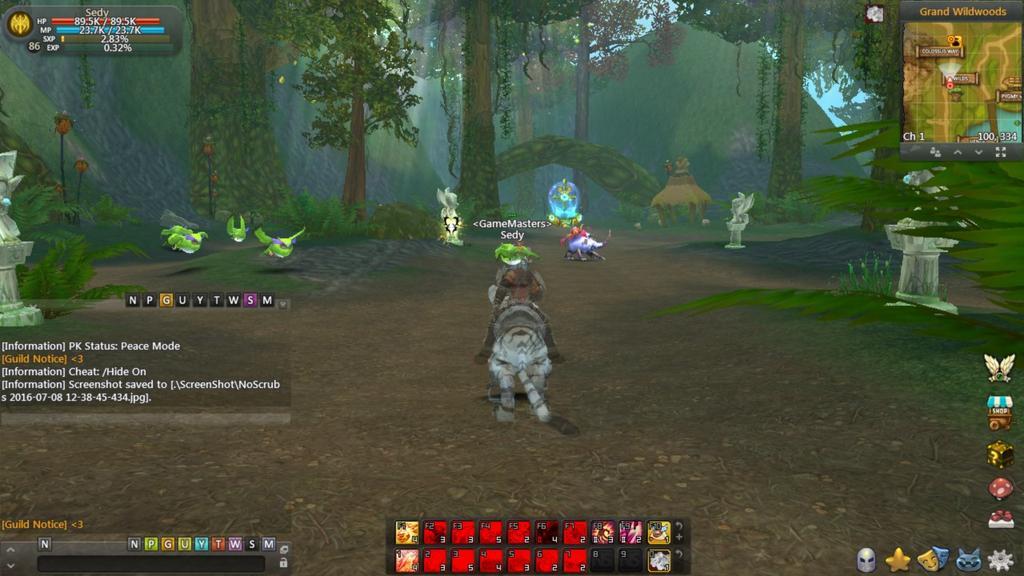1024x576 pixels.
Task: Click the minimap's party members button
Action: point(935,152)
